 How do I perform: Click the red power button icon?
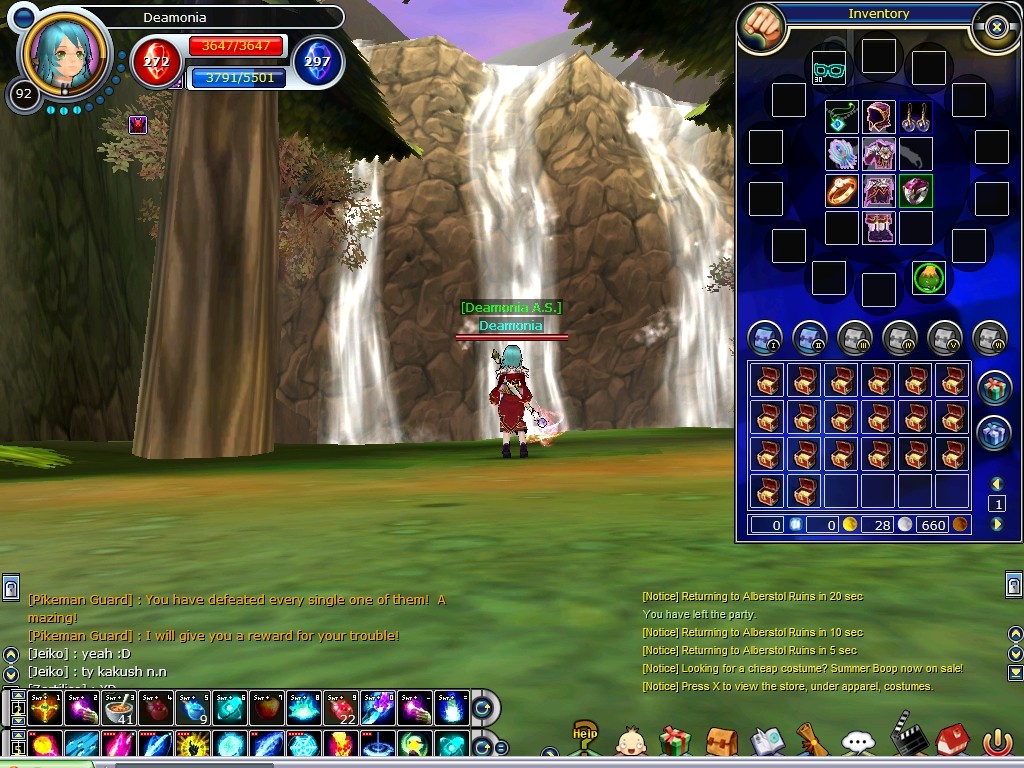coord(997,742)
